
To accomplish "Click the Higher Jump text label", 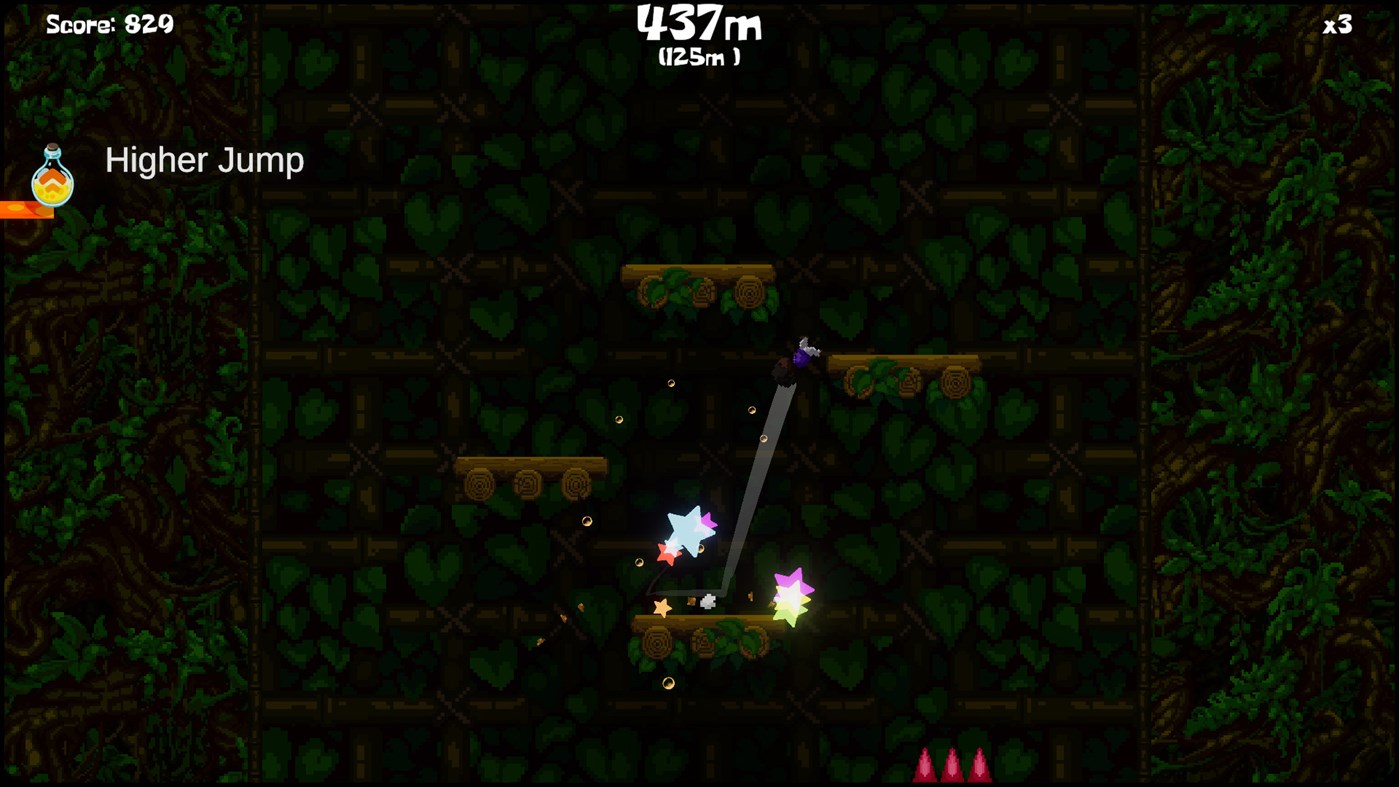I will click(x=204, y=159).
